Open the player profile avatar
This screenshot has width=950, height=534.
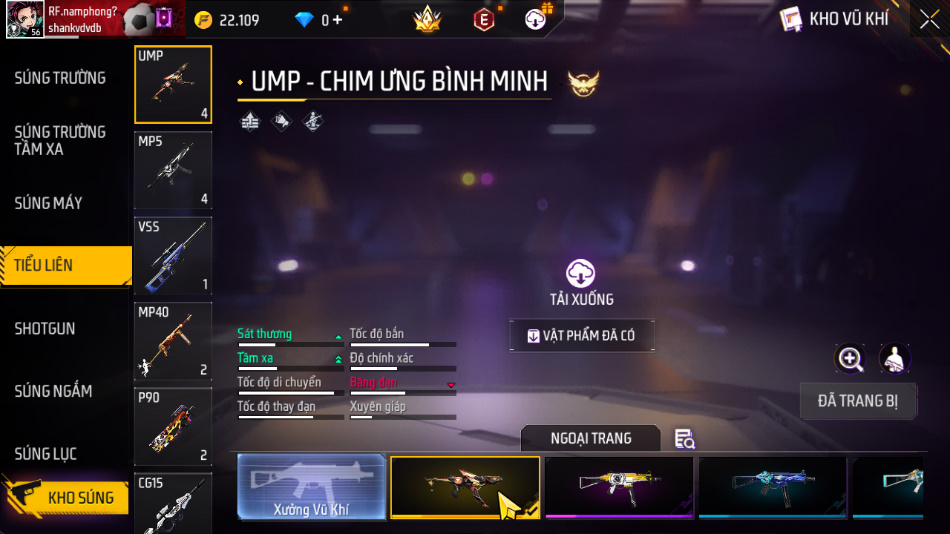pos(24,19)
